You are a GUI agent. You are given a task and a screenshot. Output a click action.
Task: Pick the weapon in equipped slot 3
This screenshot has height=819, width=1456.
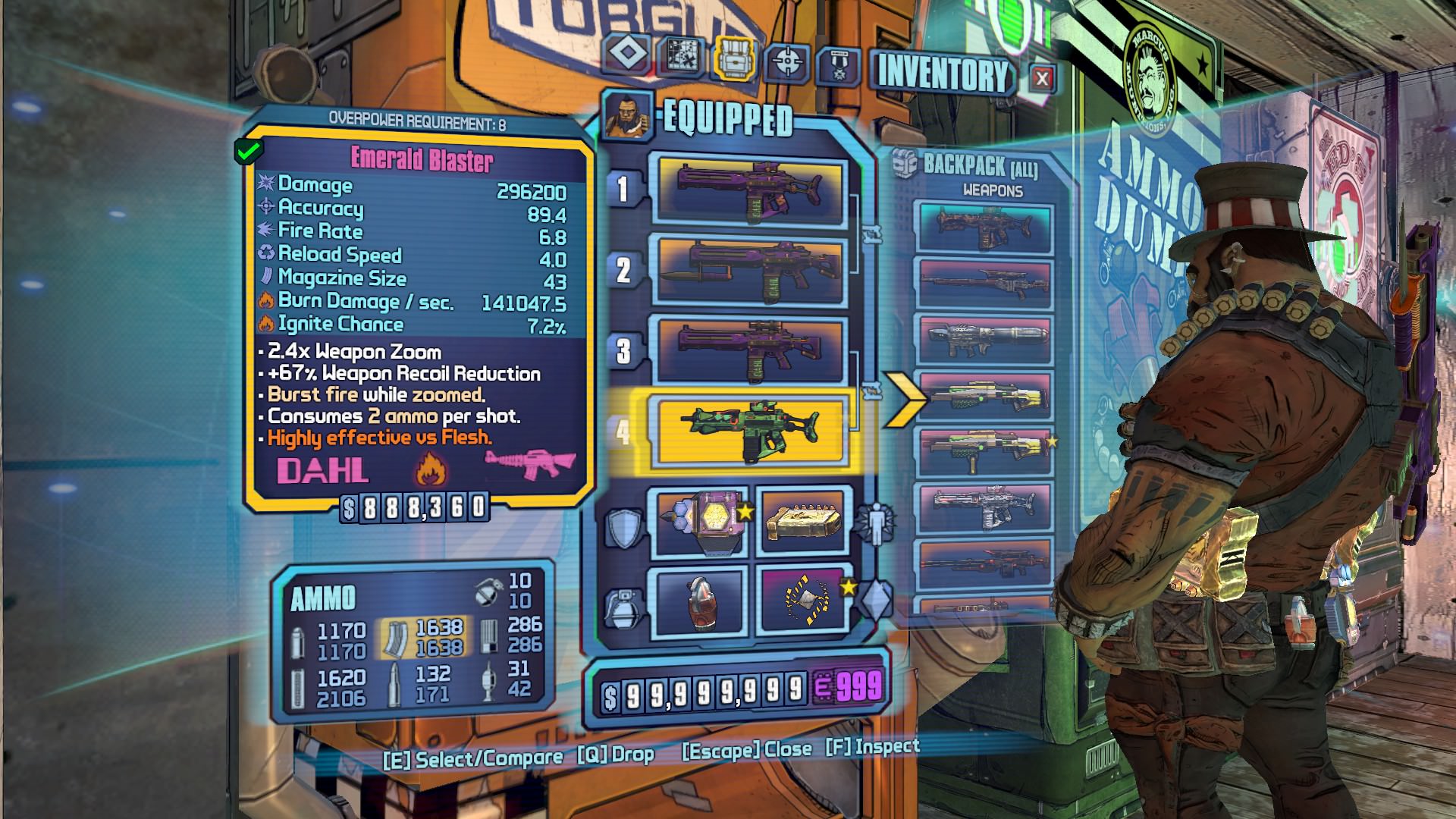(749, 350)
